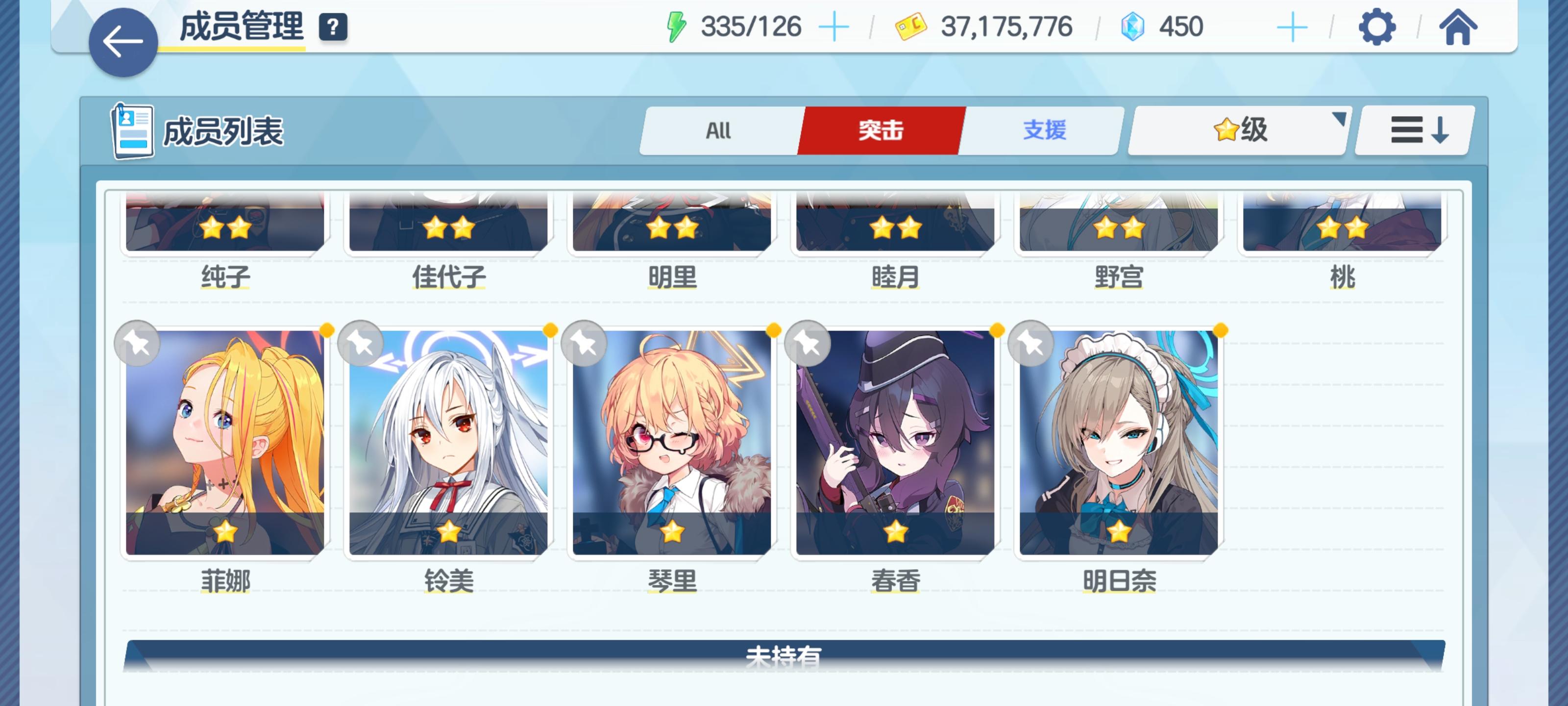Switch to the All tab
The image size is (1568, 706).
(718, 130)
